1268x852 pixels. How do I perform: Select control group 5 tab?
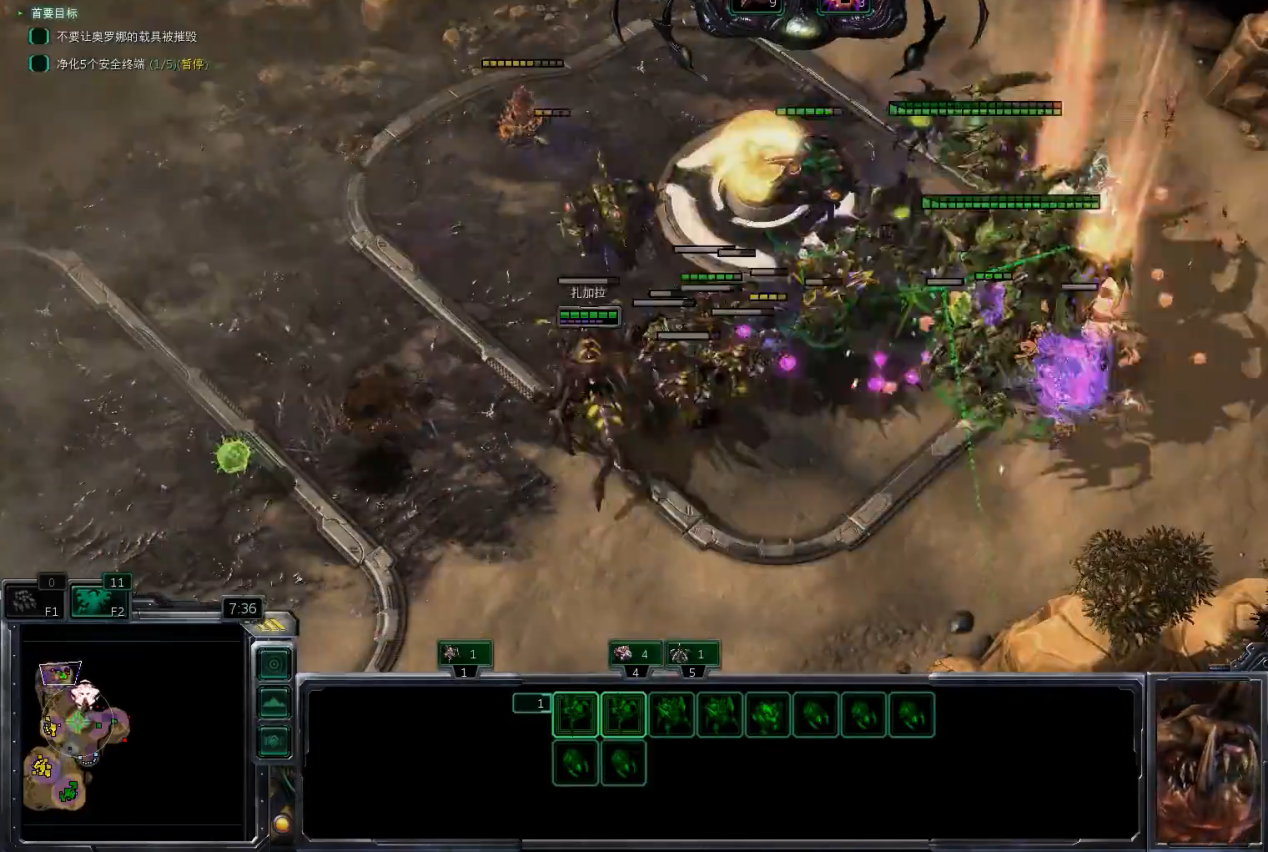coord(692,655)
